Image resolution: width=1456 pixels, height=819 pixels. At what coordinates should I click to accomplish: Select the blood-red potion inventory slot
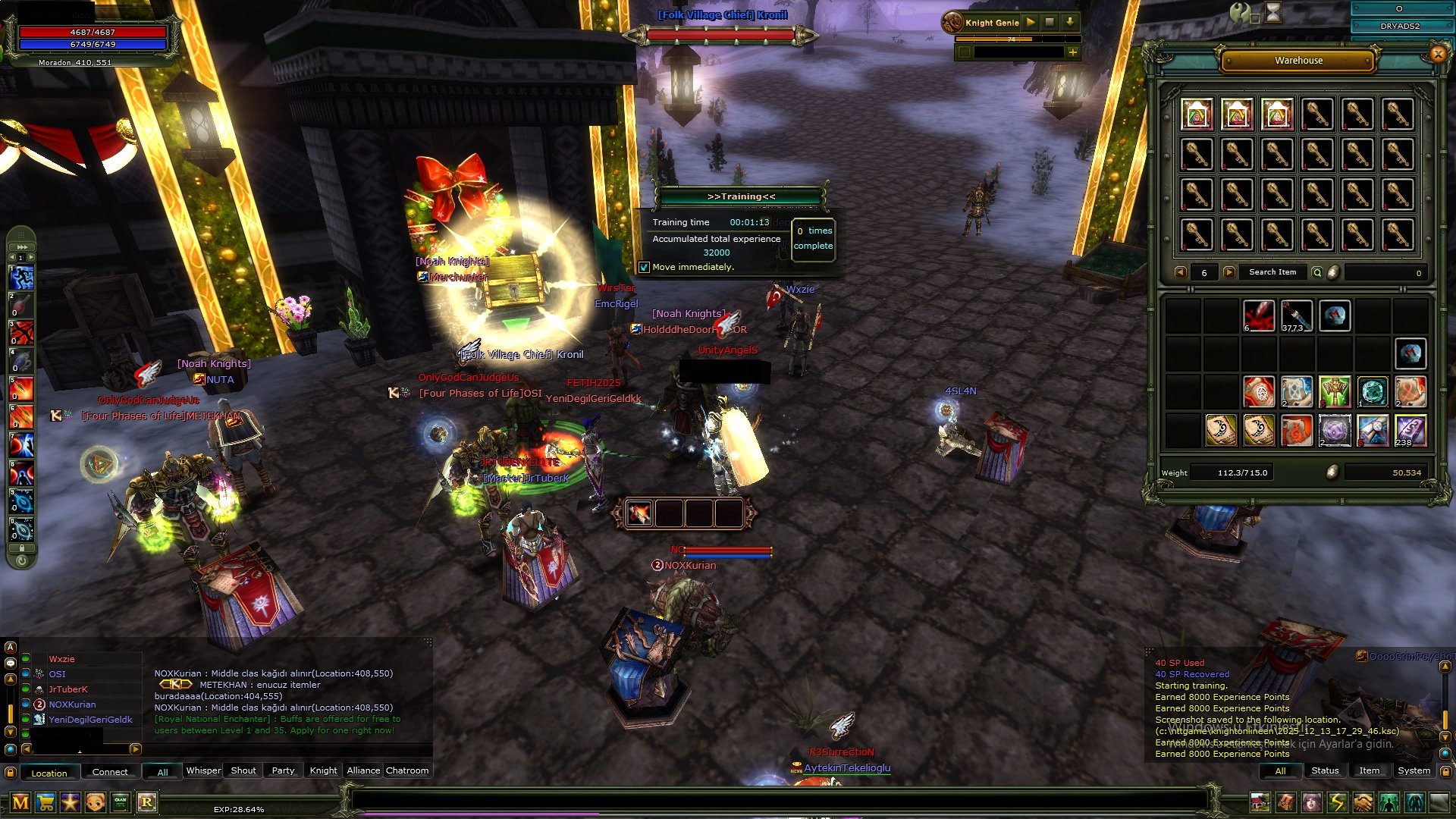coord(1259,316)
